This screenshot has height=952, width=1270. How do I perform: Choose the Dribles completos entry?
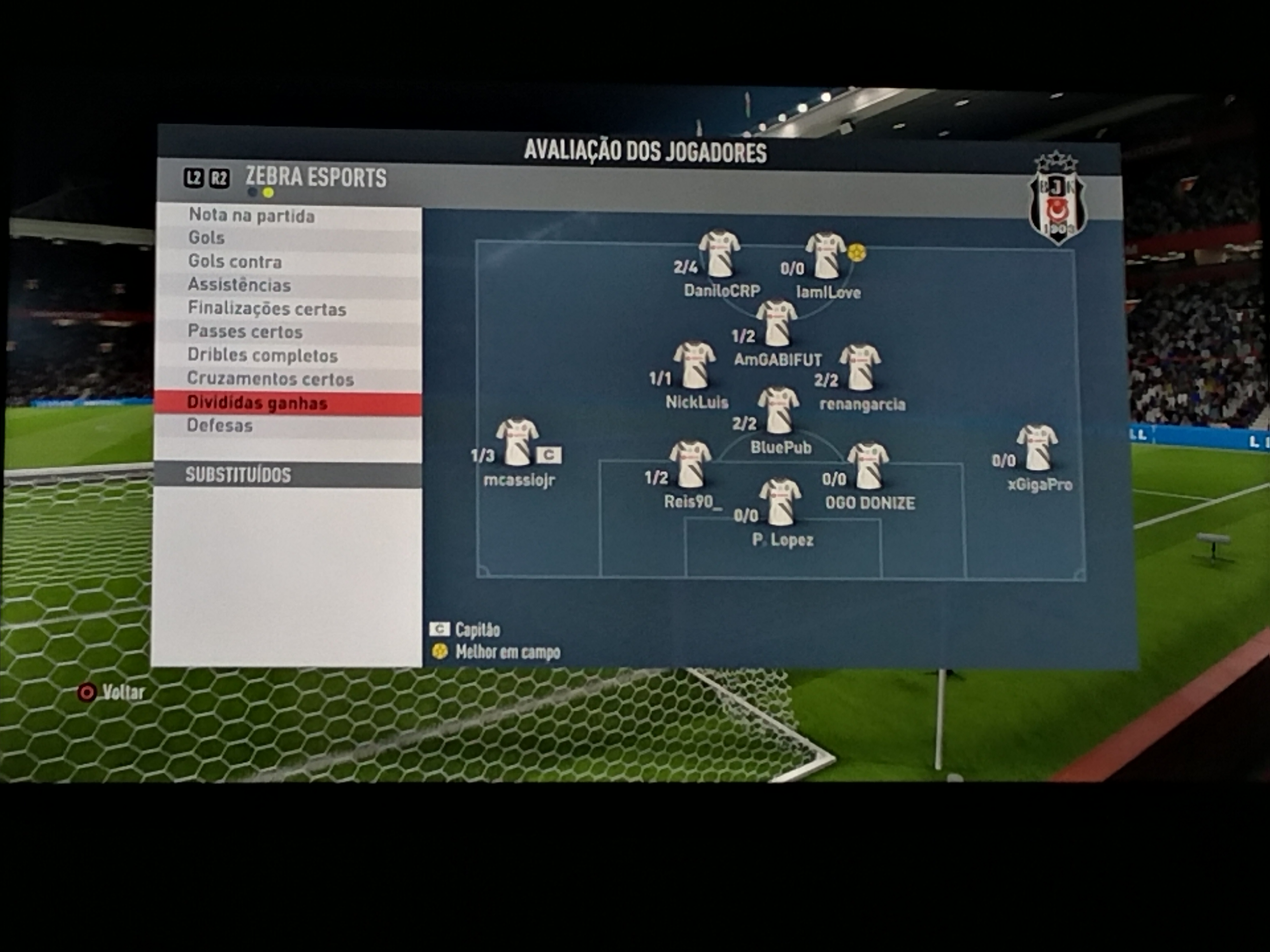(262, 356)
